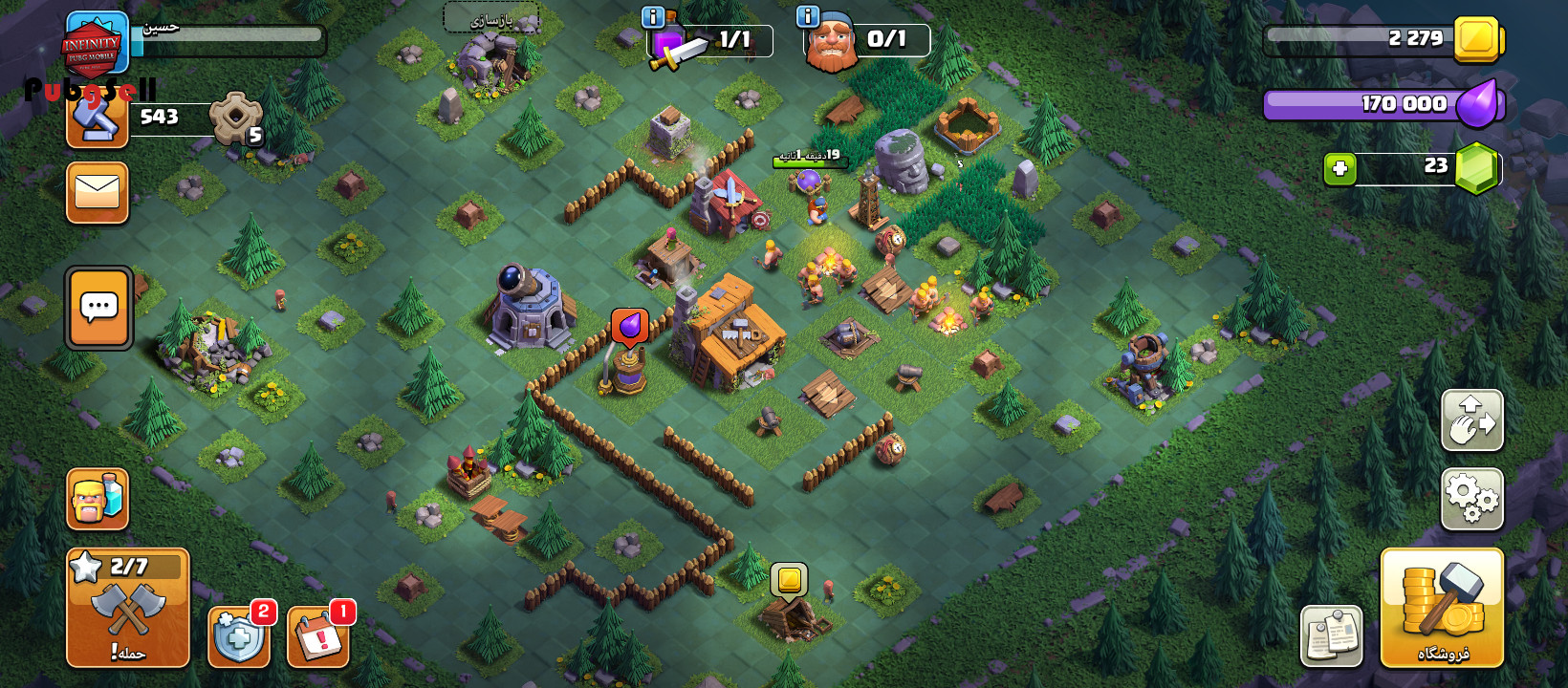Viewport: 1568px width, 688px height.
Task: Open the calendar events button
Action: pos(318,636)
